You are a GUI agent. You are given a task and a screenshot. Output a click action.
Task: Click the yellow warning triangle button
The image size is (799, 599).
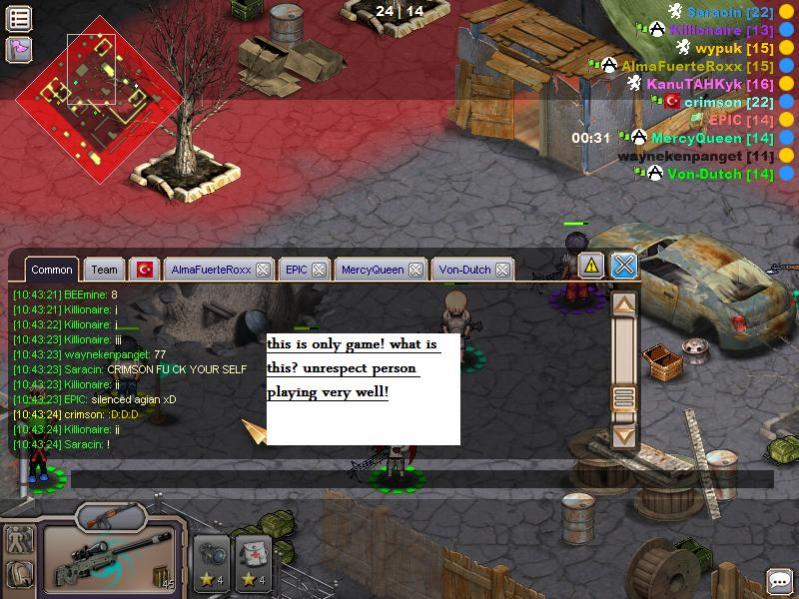click(591, 265)
